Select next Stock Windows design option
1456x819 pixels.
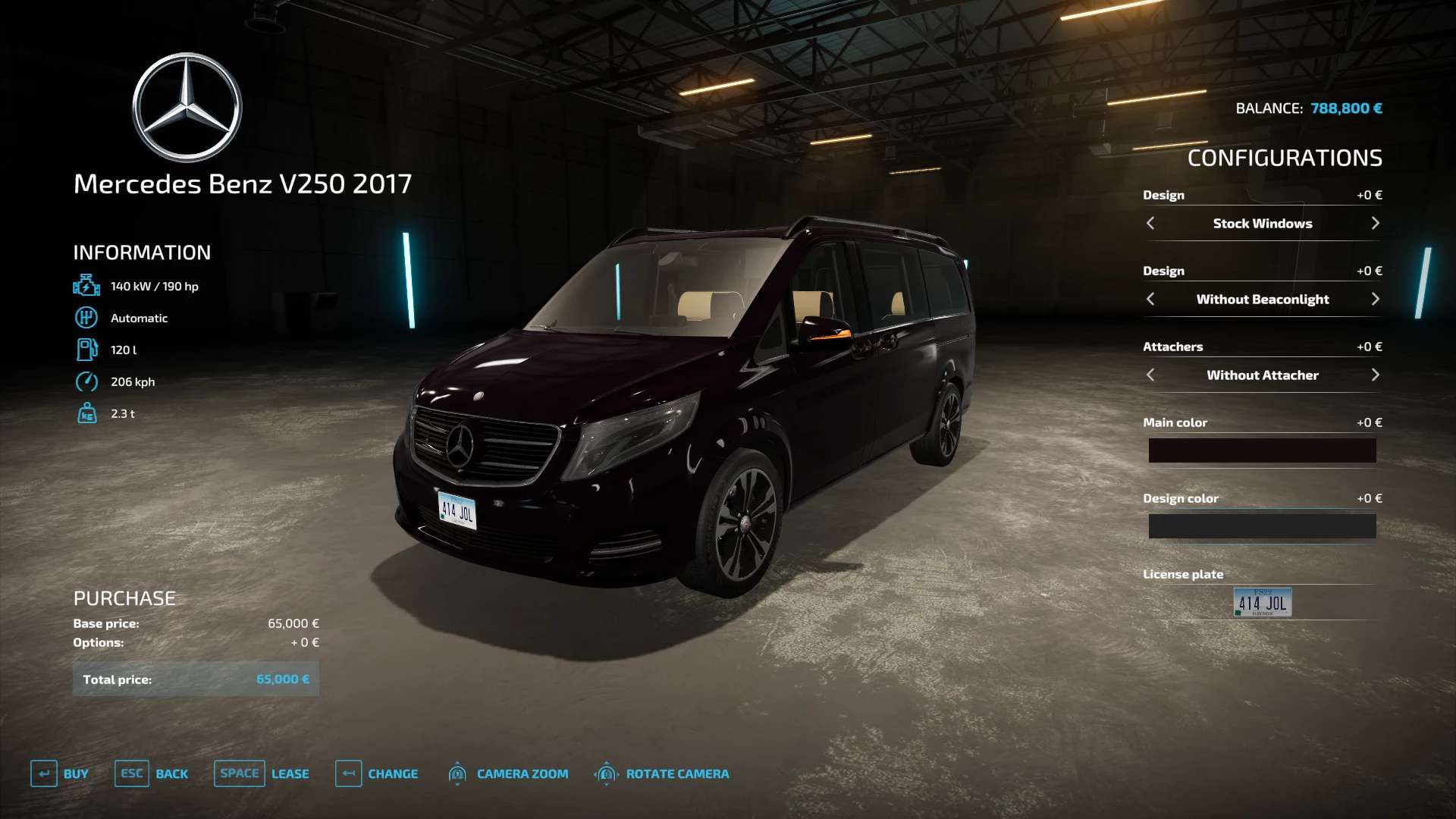1375,223
